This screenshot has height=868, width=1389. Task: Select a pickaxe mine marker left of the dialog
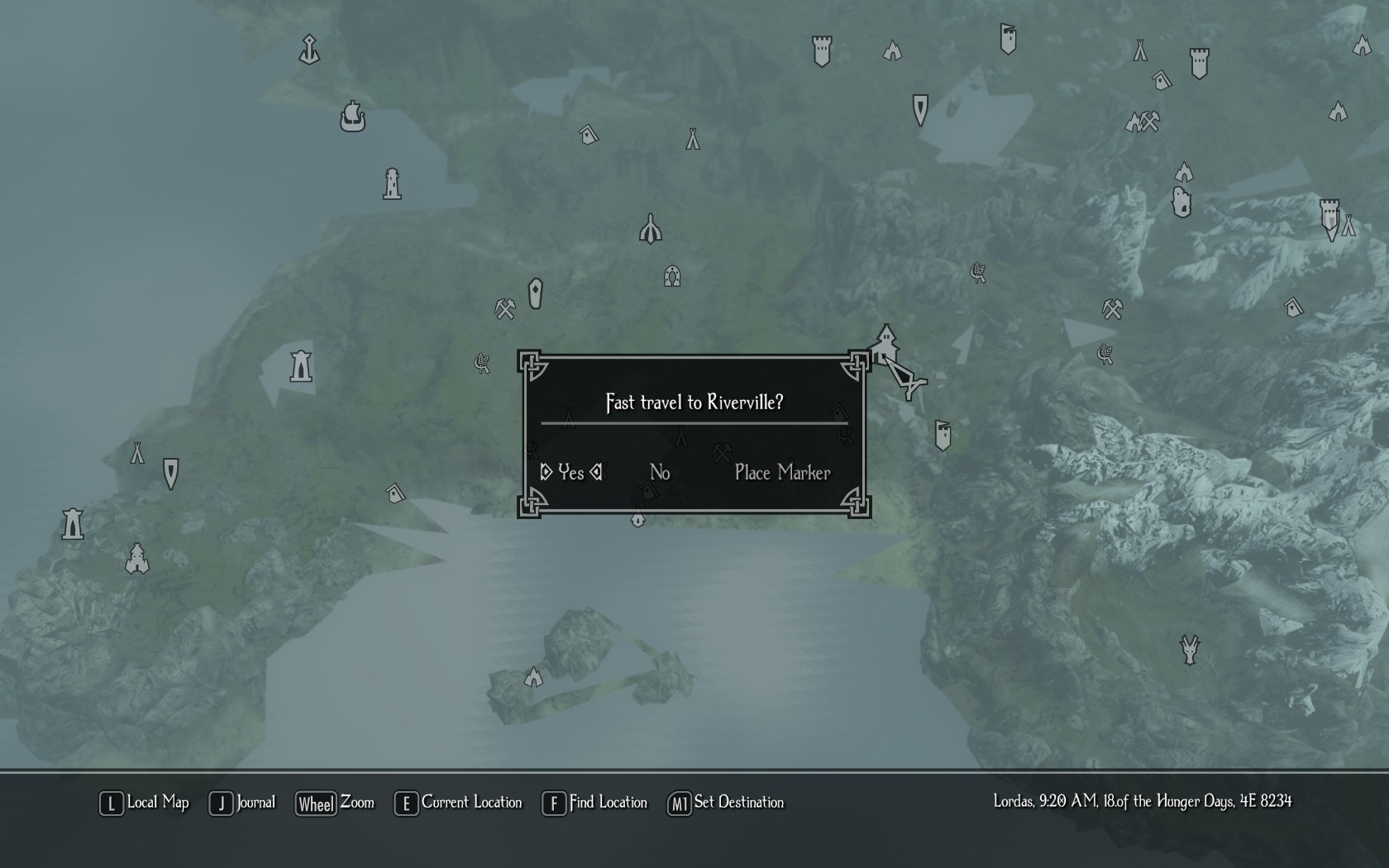pyautogui.click(x=503, y=308)
